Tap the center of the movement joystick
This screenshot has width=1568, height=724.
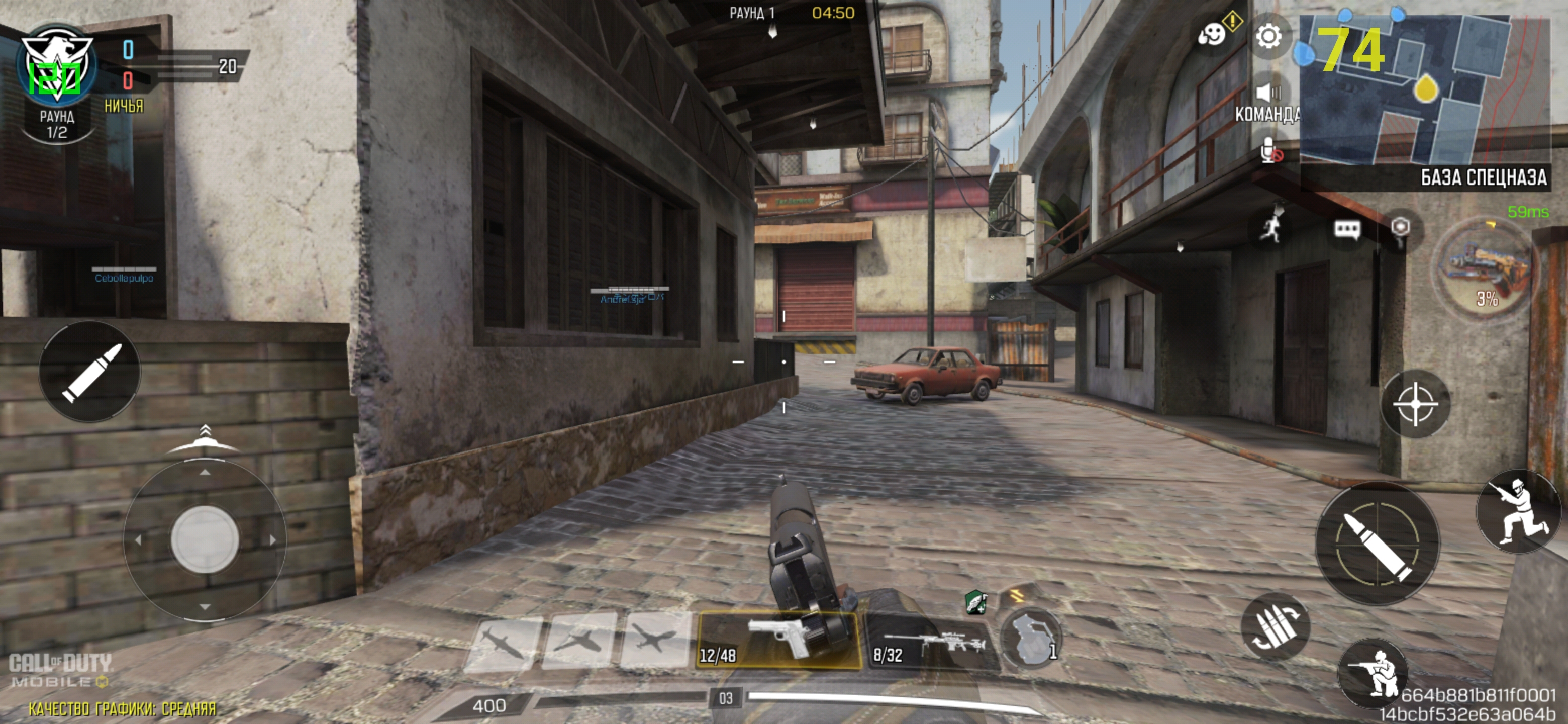tap(205, 539)
